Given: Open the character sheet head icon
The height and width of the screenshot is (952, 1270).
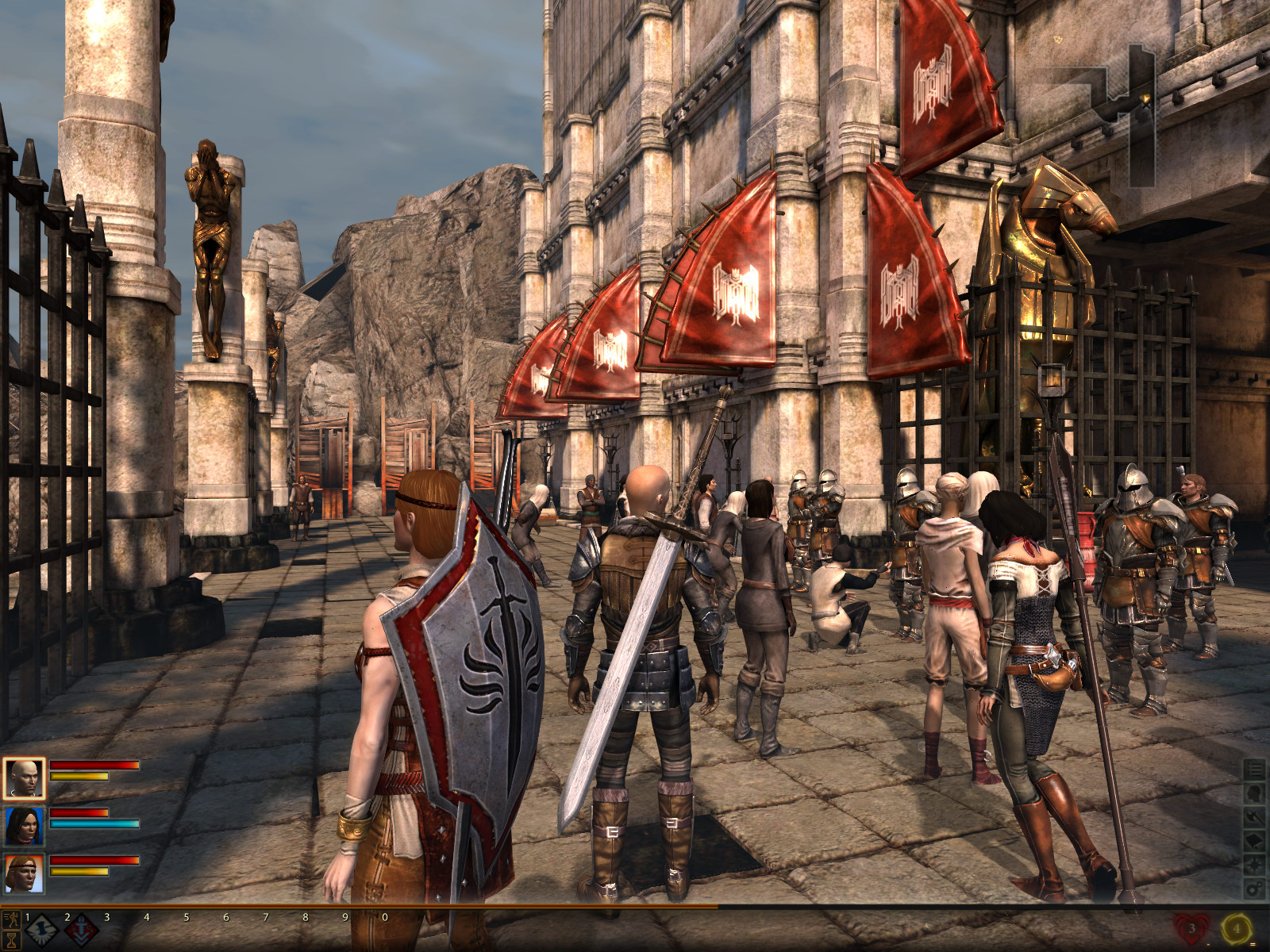Looking at the screenshot, I should pos(1254,793).
